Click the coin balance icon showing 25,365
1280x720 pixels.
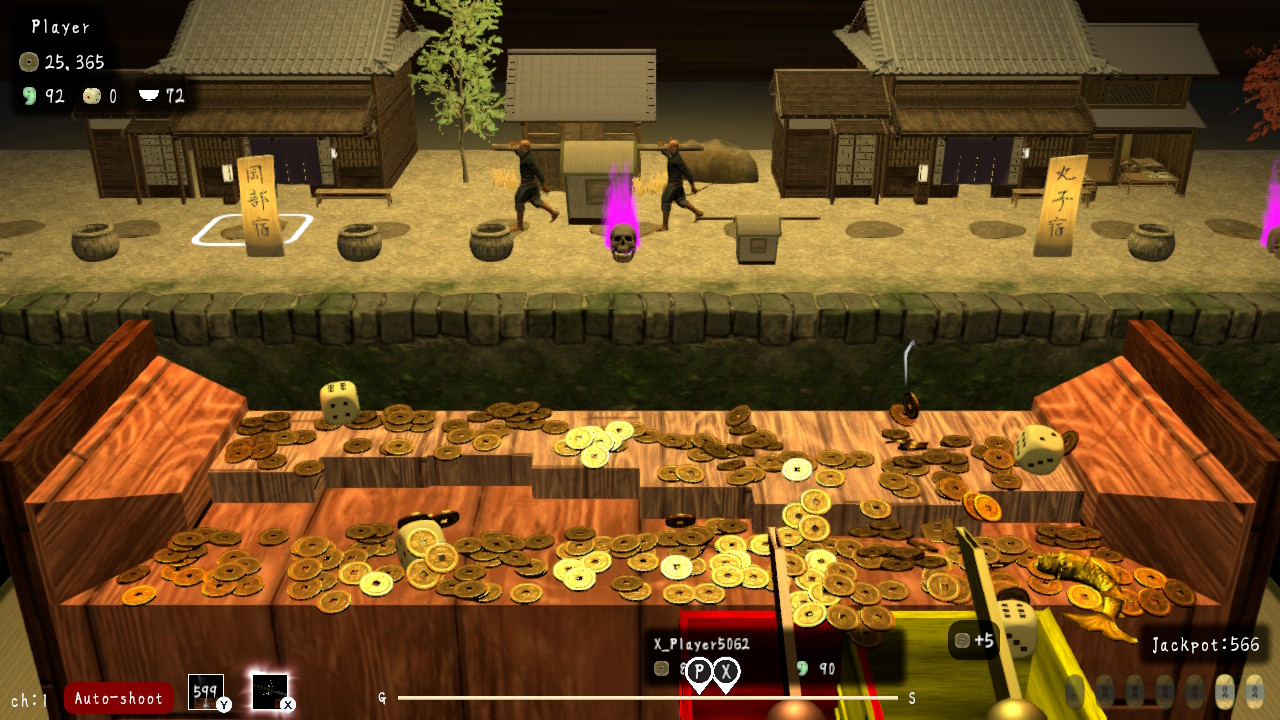27,60
